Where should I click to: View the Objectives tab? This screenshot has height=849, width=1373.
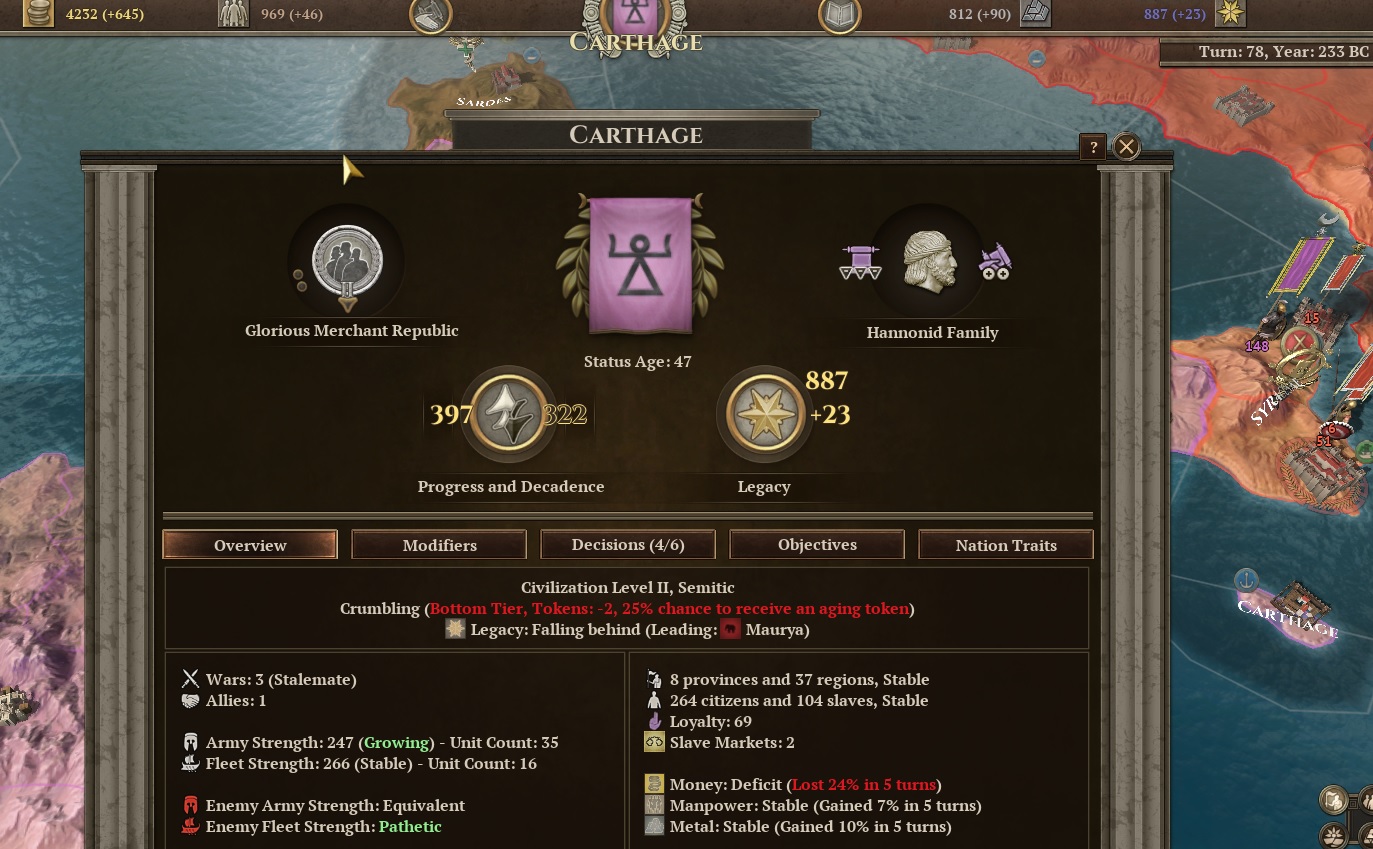817,545
